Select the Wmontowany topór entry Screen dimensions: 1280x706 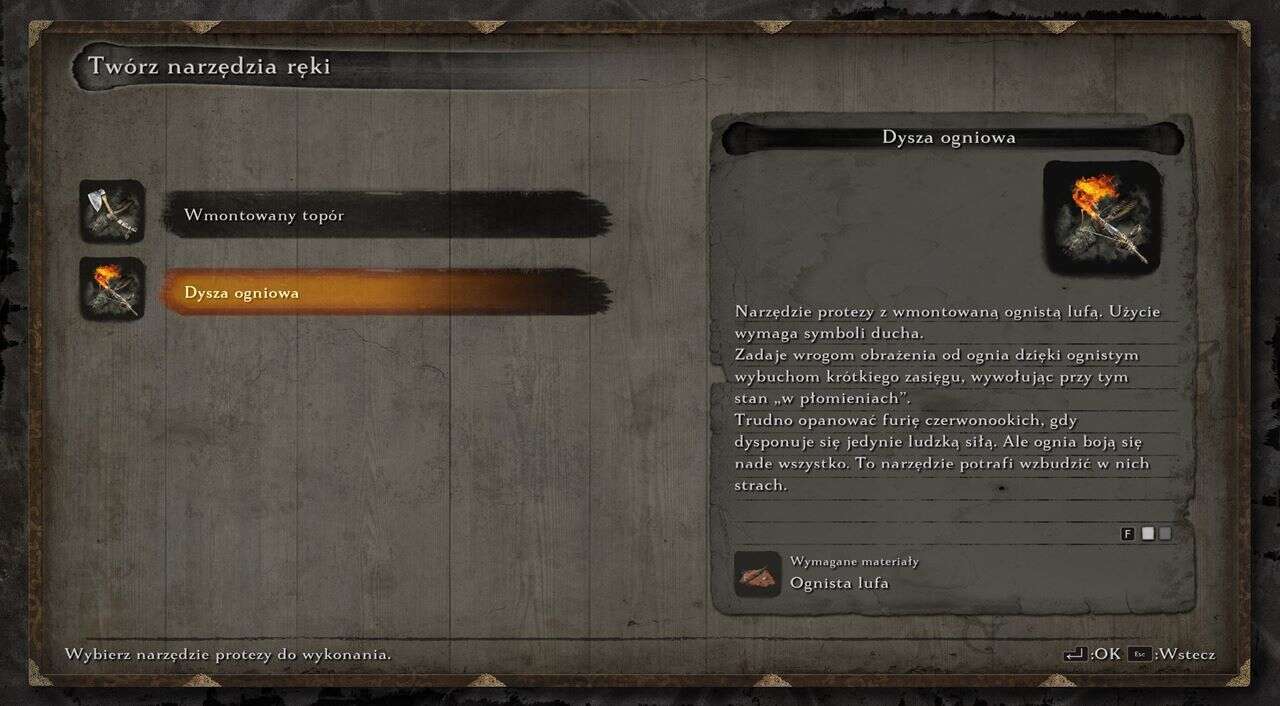386,215
